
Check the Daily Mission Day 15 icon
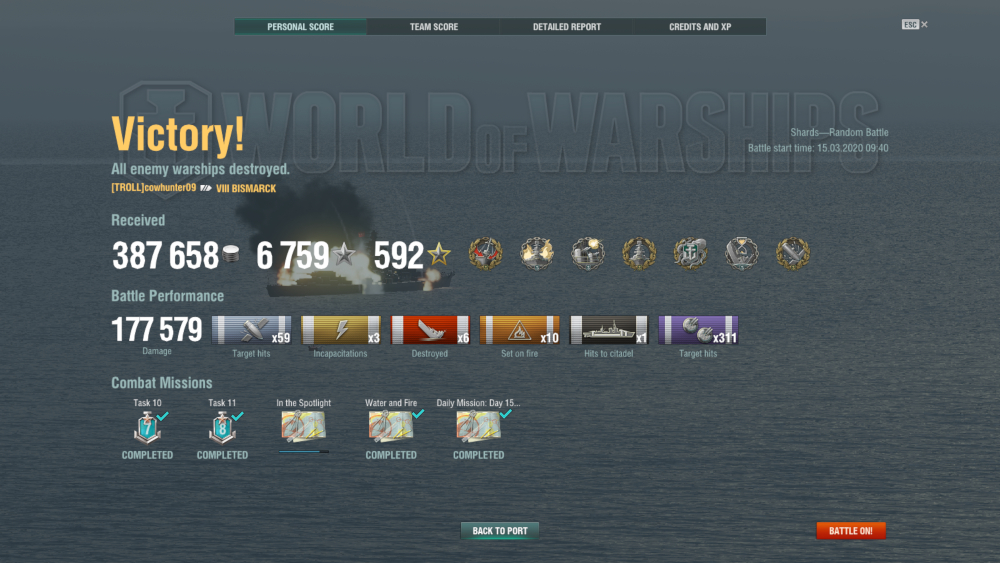click(x=478, y=427)
